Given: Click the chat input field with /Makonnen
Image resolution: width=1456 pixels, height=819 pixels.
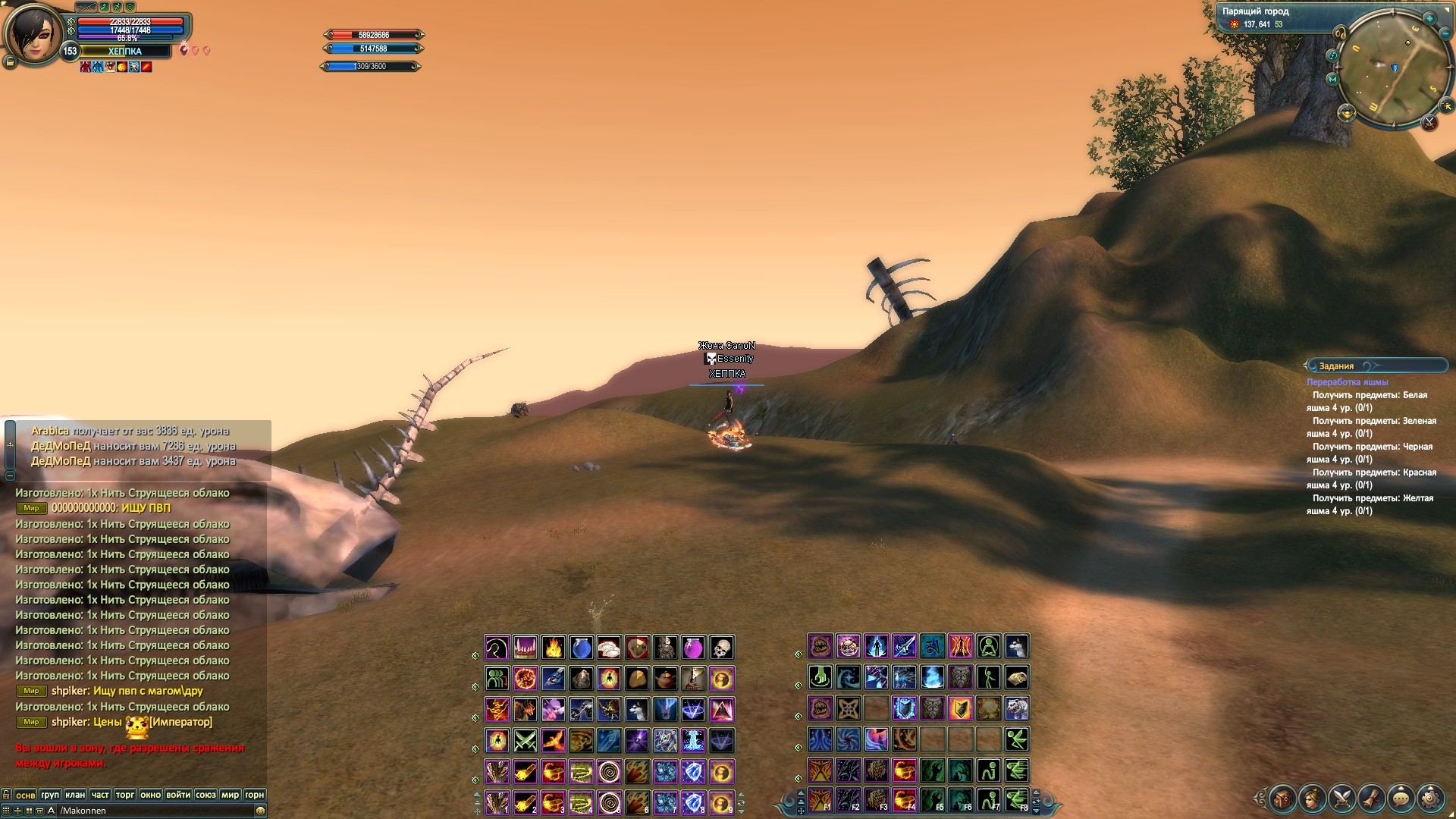Looking at the screenshot, I should point(152,811).
